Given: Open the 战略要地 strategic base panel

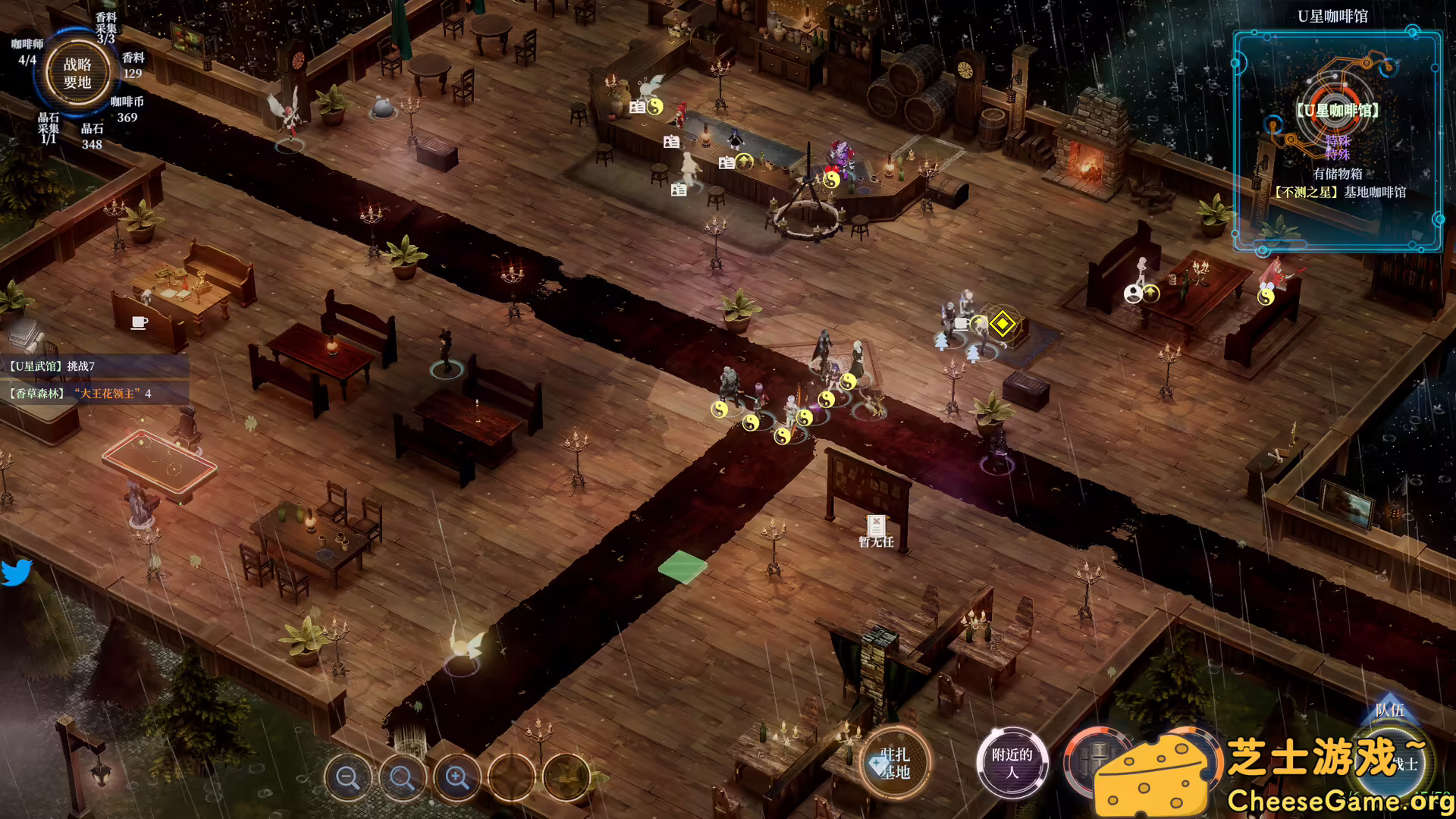Looking at the screenshot, I should coord(77,74).
